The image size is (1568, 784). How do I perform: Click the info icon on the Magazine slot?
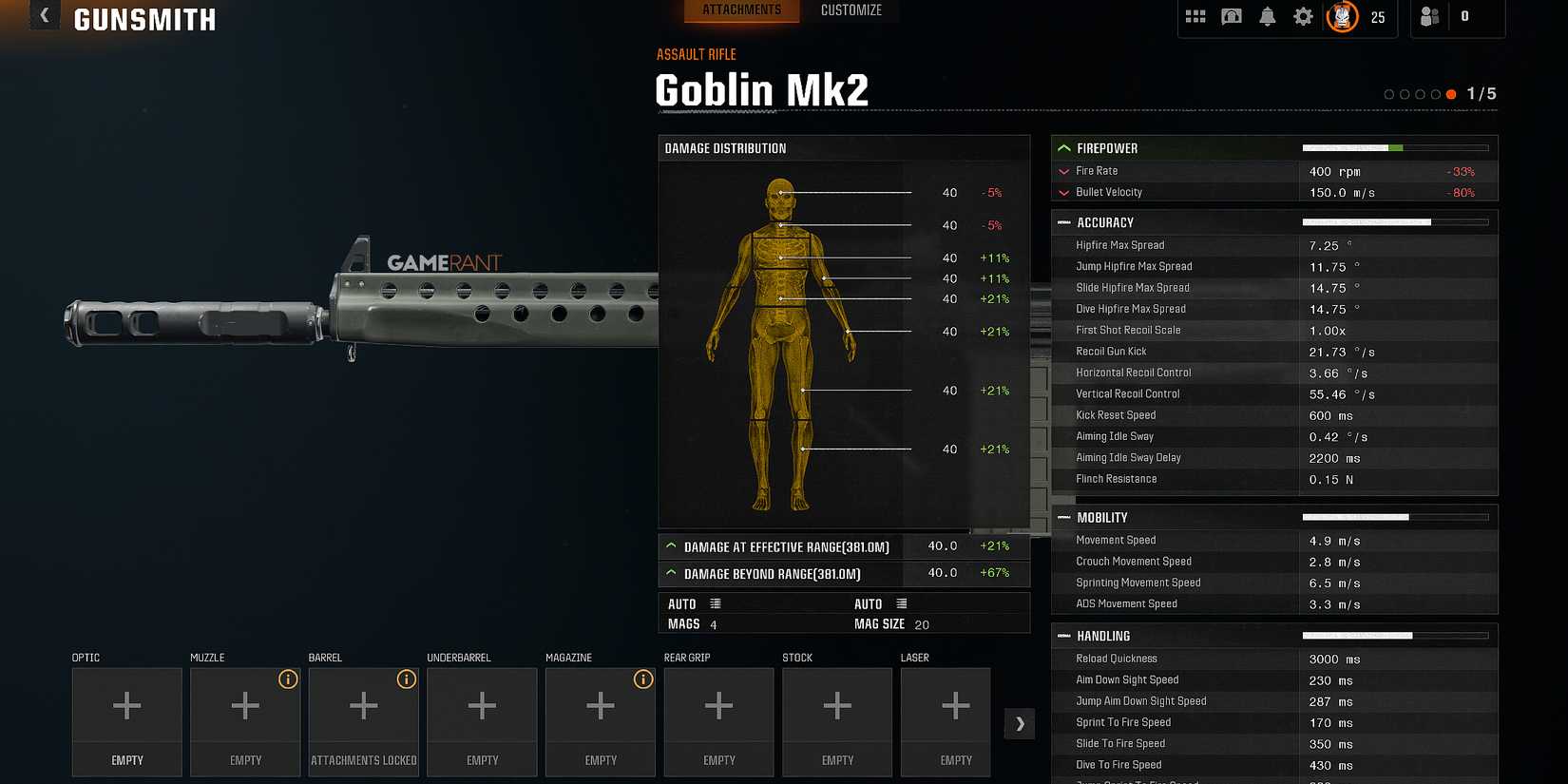tap(643, 679)
